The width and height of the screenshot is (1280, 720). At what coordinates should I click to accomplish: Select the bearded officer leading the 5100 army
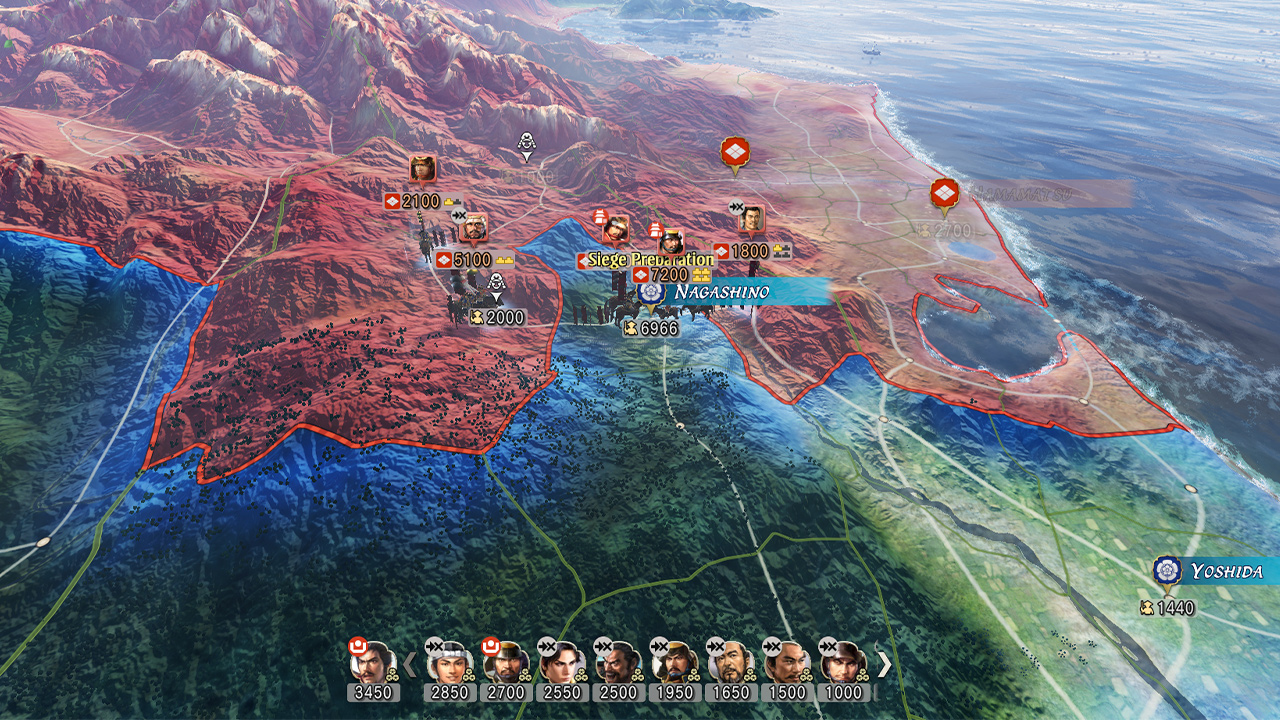coord(475,228)
